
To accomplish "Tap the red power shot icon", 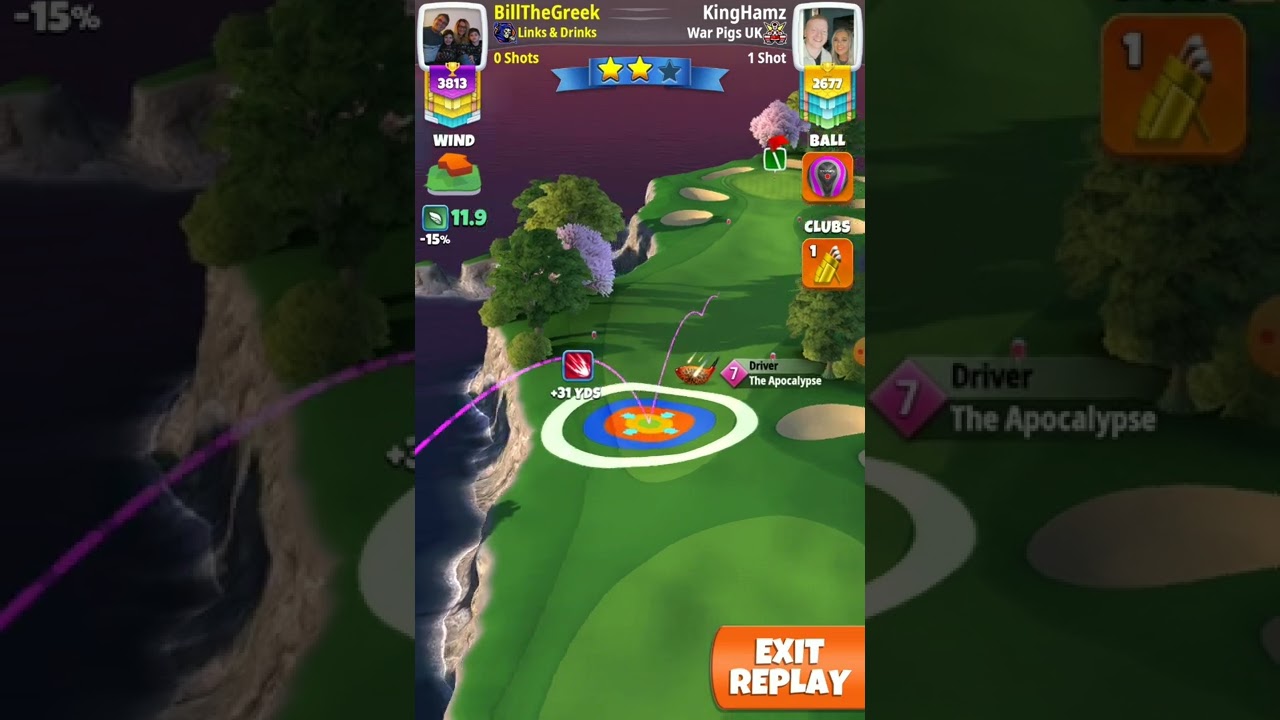I will [577, 365].
